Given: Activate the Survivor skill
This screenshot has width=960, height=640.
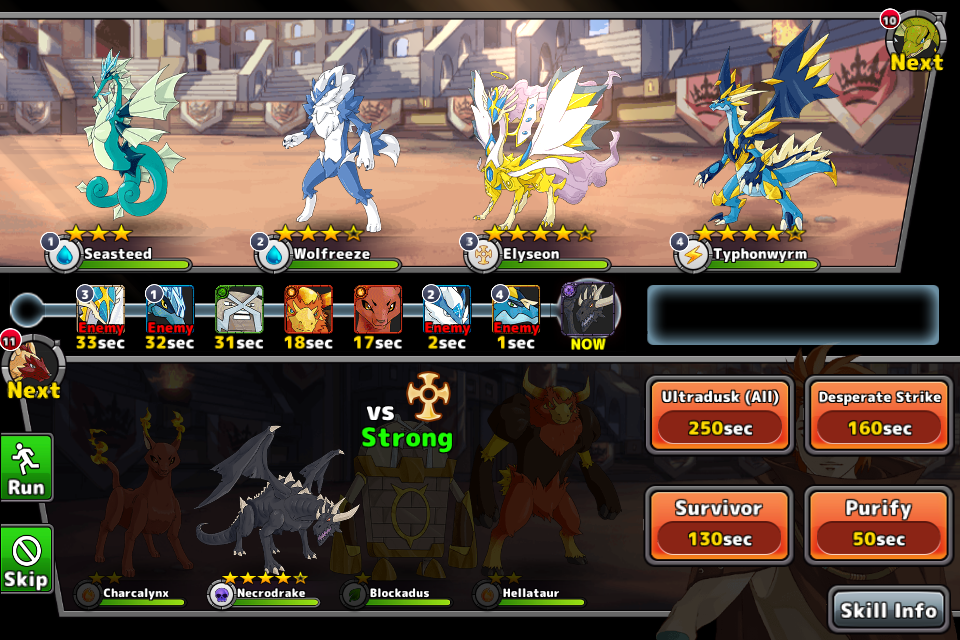Looking at the screenshot, I should pos(720,524).
